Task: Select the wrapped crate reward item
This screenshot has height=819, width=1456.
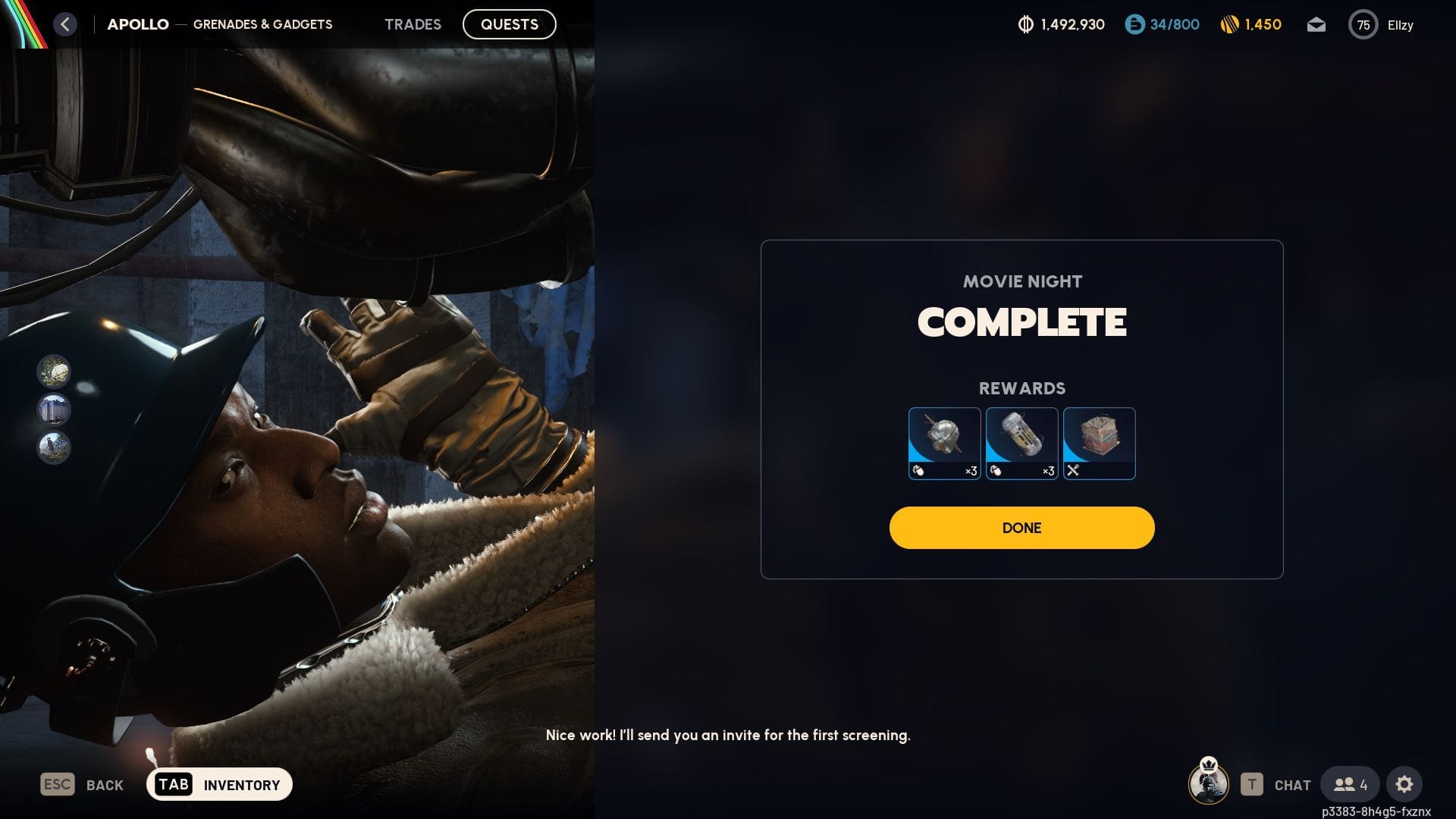Action: [1099, 444]
